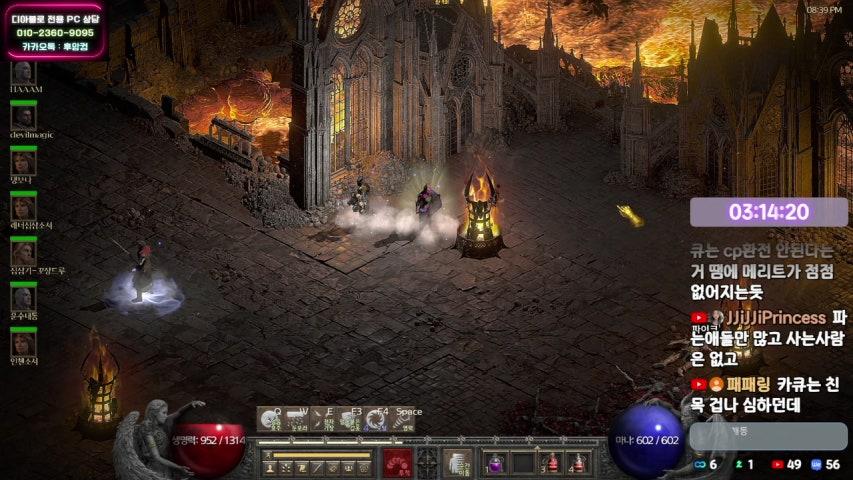
Task: Select the devilmagic party member portrait
Action: pyautogui.click(x=23, y=117)
